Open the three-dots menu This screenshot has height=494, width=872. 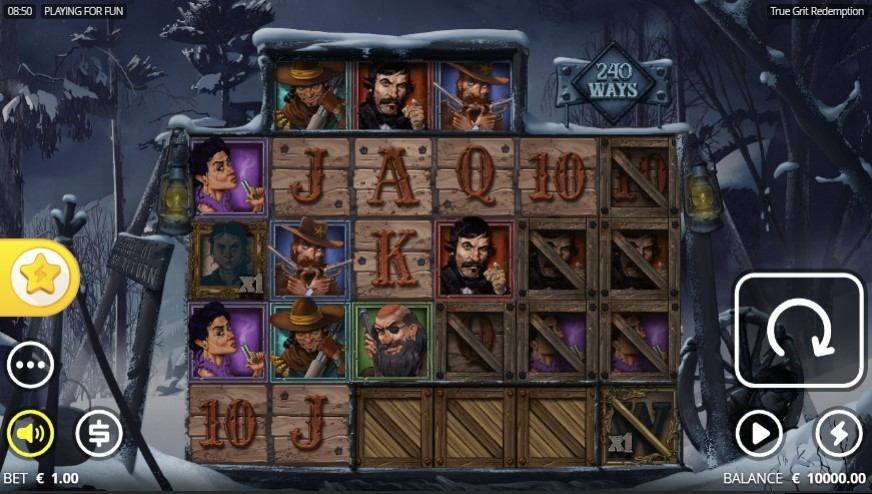click(x=30, y=366)
